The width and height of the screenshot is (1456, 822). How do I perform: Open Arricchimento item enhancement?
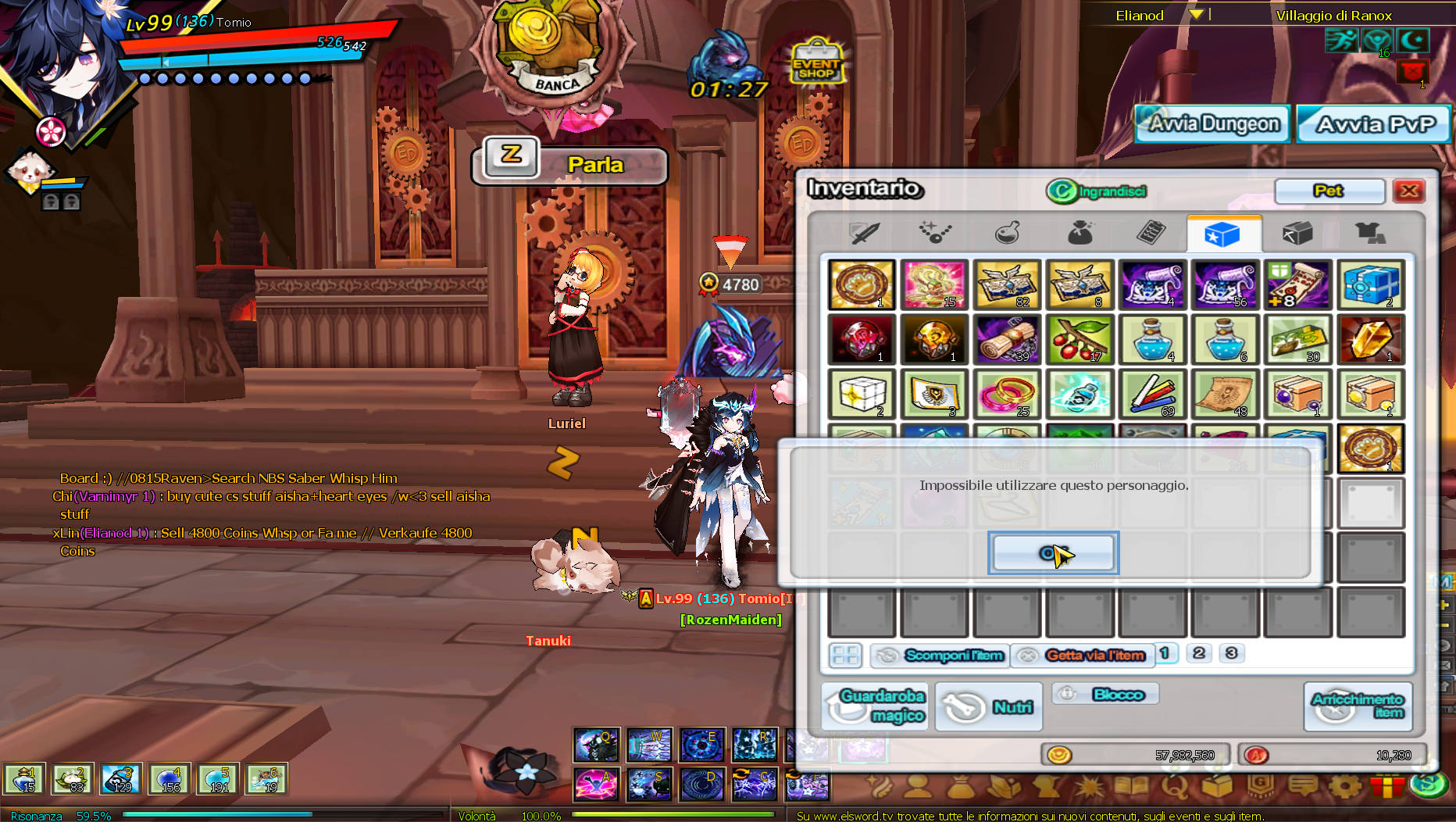pyautogui.click(x=1358, y=706)
